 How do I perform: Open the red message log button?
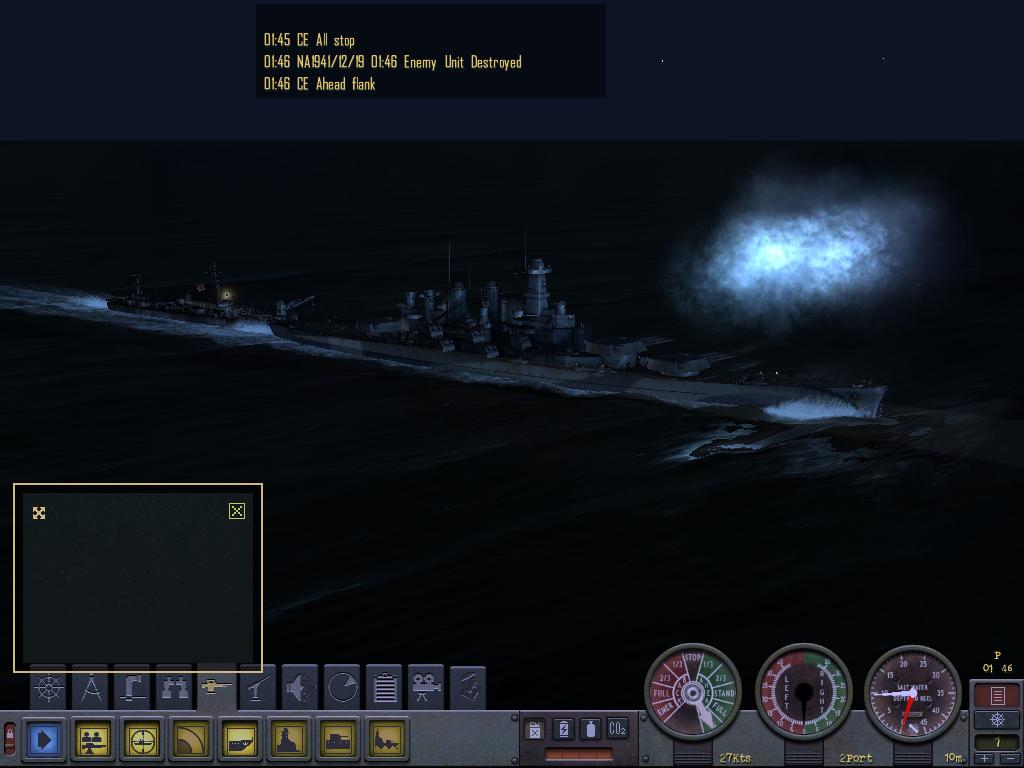pyautogui.click(x=997, y=695)
